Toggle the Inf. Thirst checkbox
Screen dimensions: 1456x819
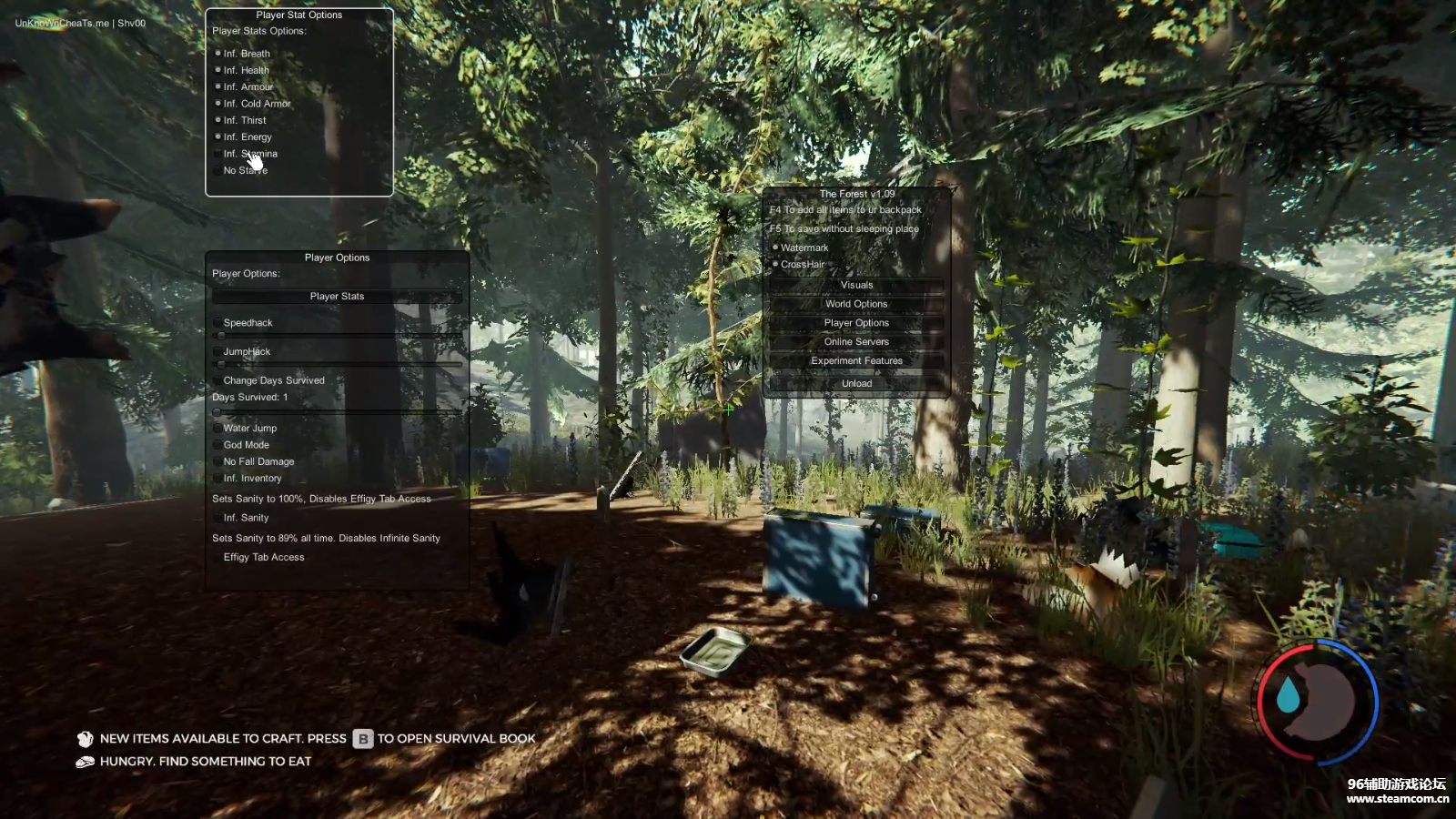click(218, 120)
